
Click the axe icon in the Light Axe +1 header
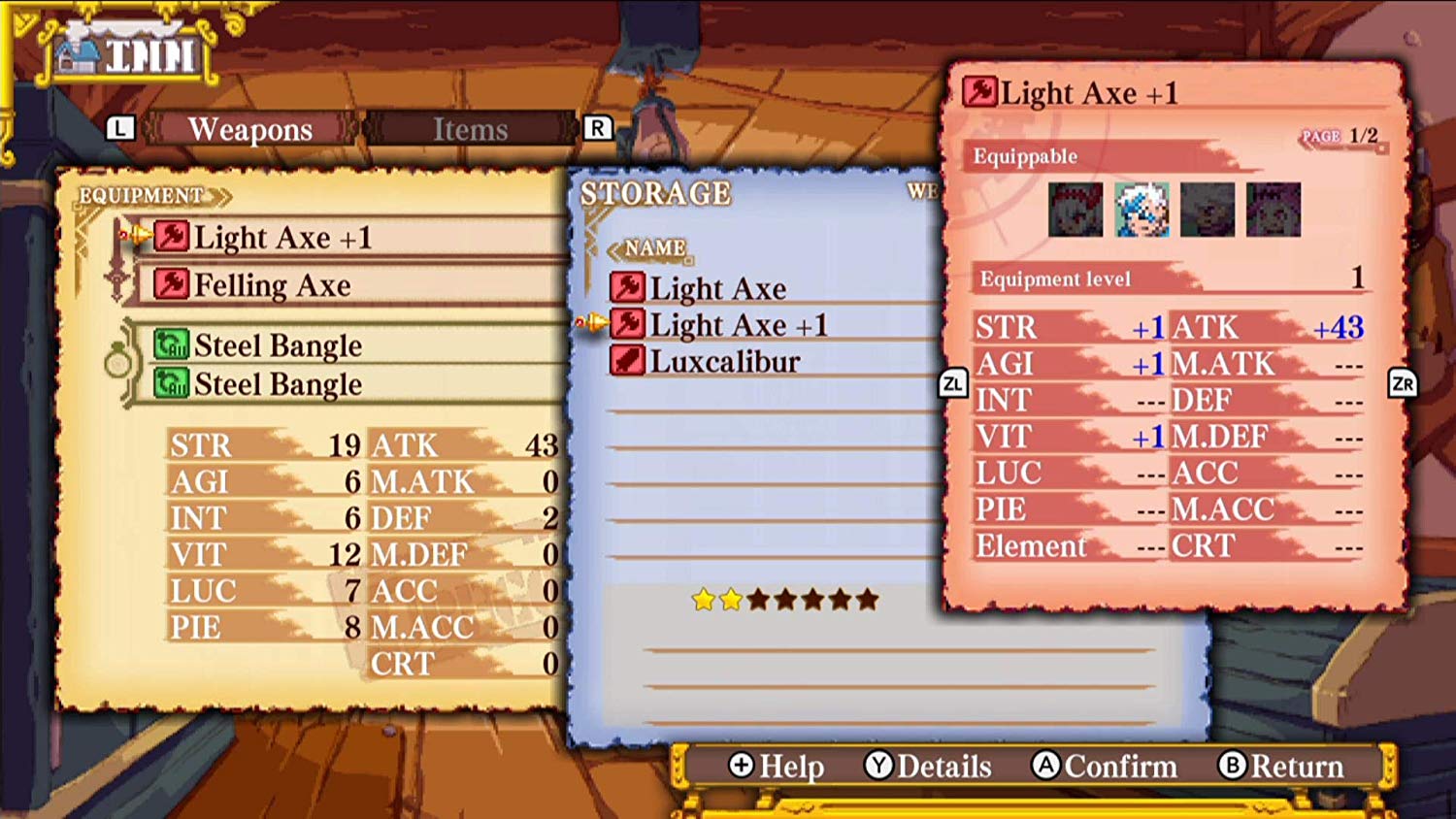tap(979, 92)
